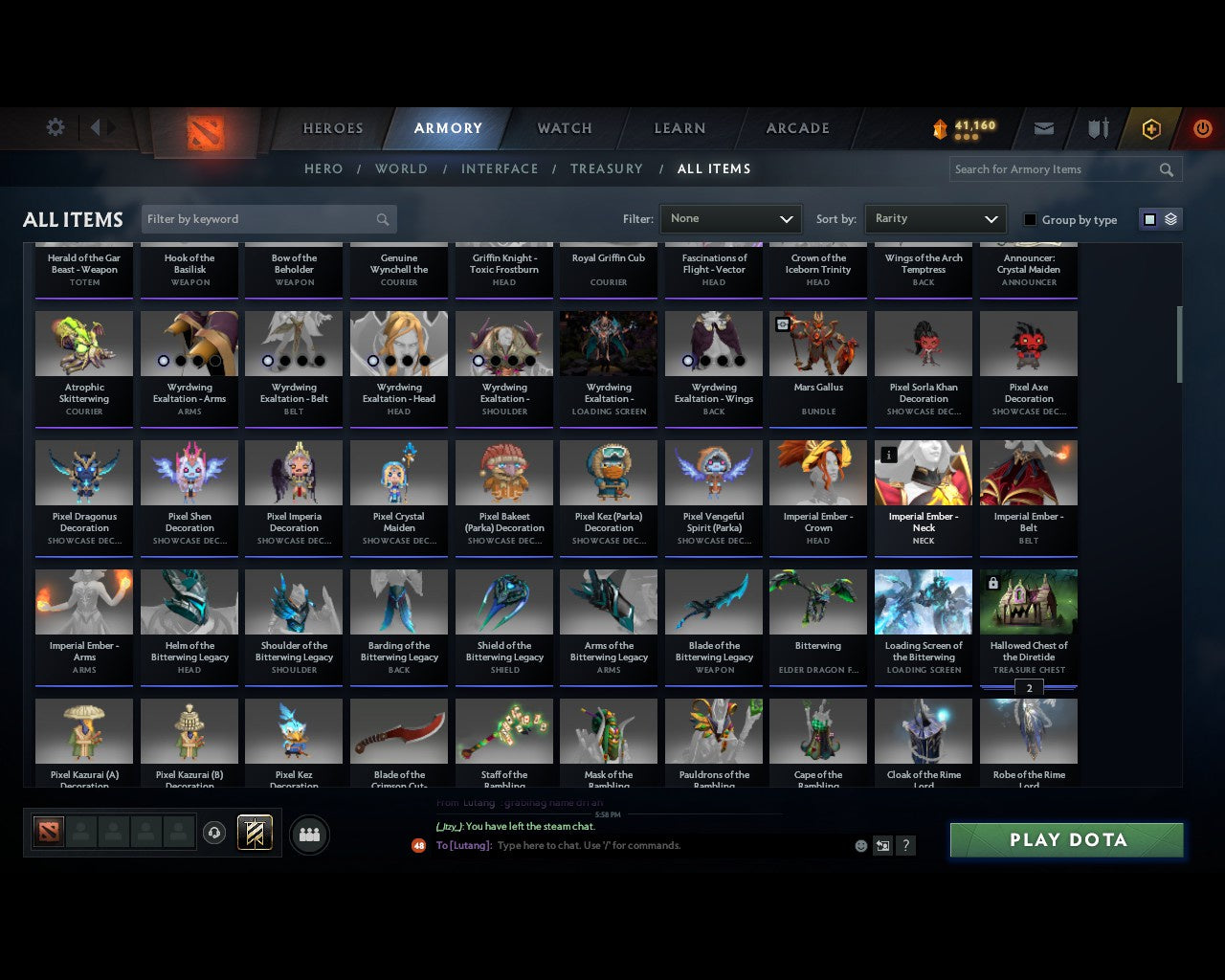Click the red power button icon
This screenshot has width=1225, height=980.
(1202, 128)
